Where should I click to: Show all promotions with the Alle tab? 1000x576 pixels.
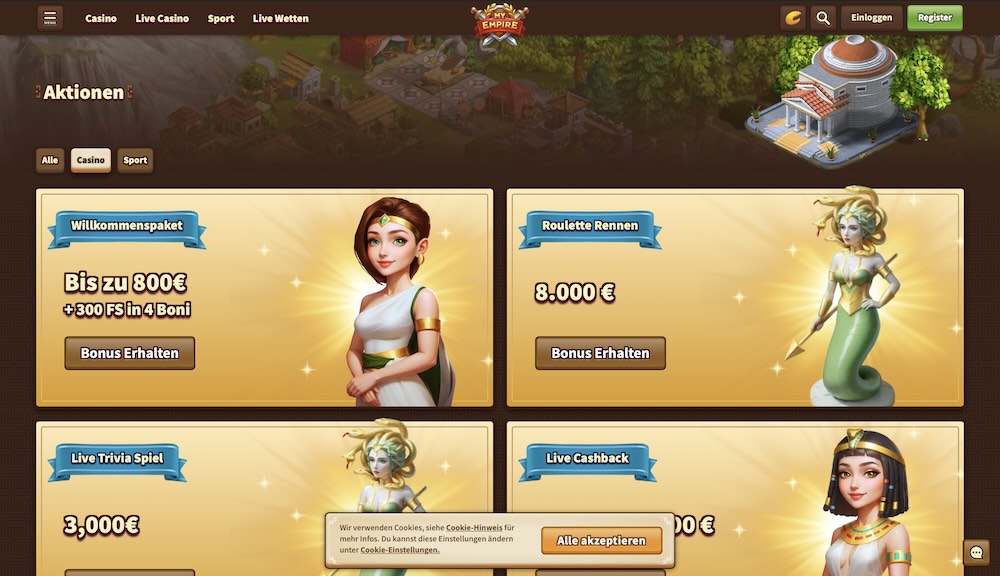click(50, 160)
